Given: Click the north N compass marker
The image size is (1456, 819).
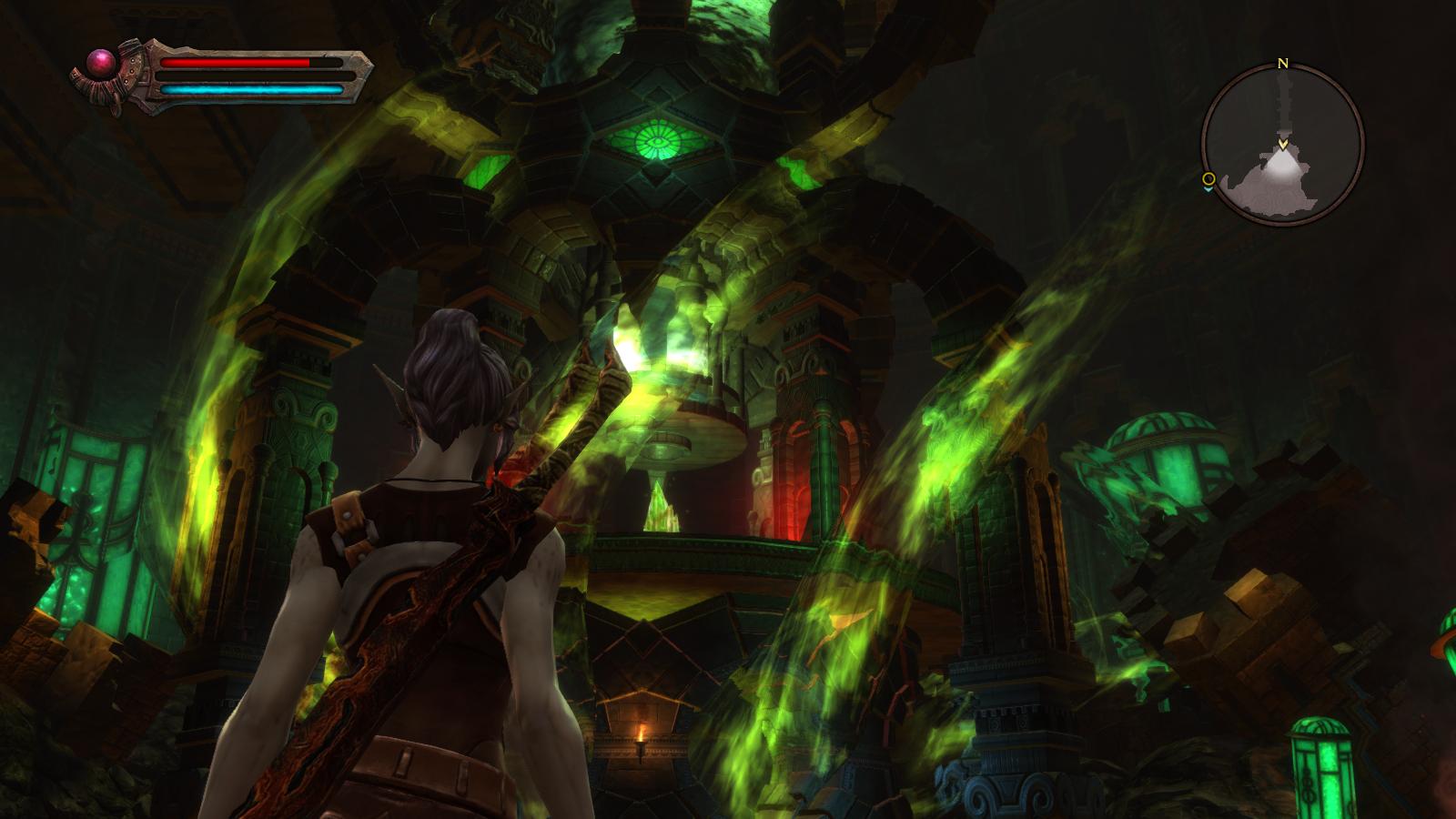Looking at the screenshot, I should (x=1283, y=64).
